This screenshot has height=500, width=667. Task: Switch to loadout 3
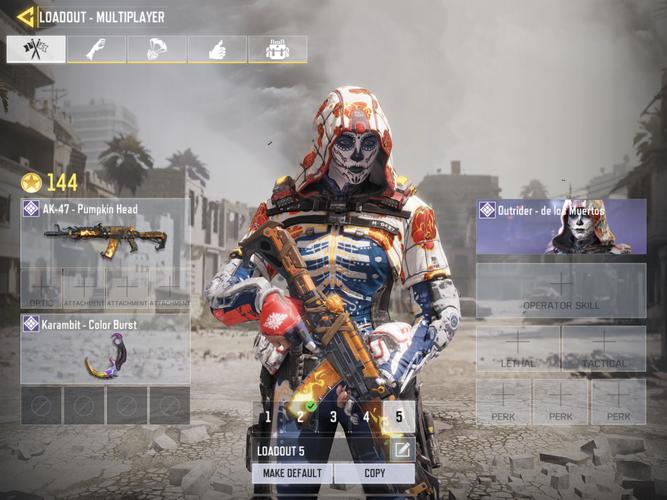333,416
